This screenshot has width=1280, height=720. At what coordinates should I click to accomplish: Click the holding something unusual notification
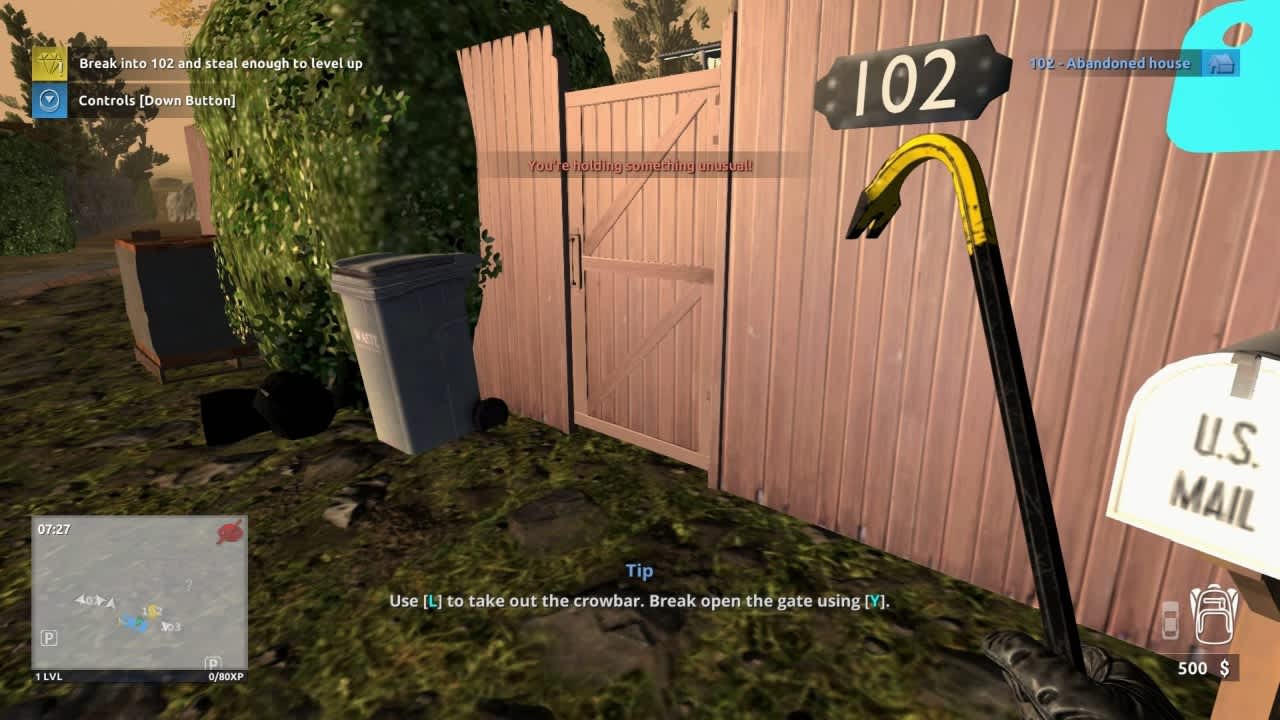tap(639, 166)
